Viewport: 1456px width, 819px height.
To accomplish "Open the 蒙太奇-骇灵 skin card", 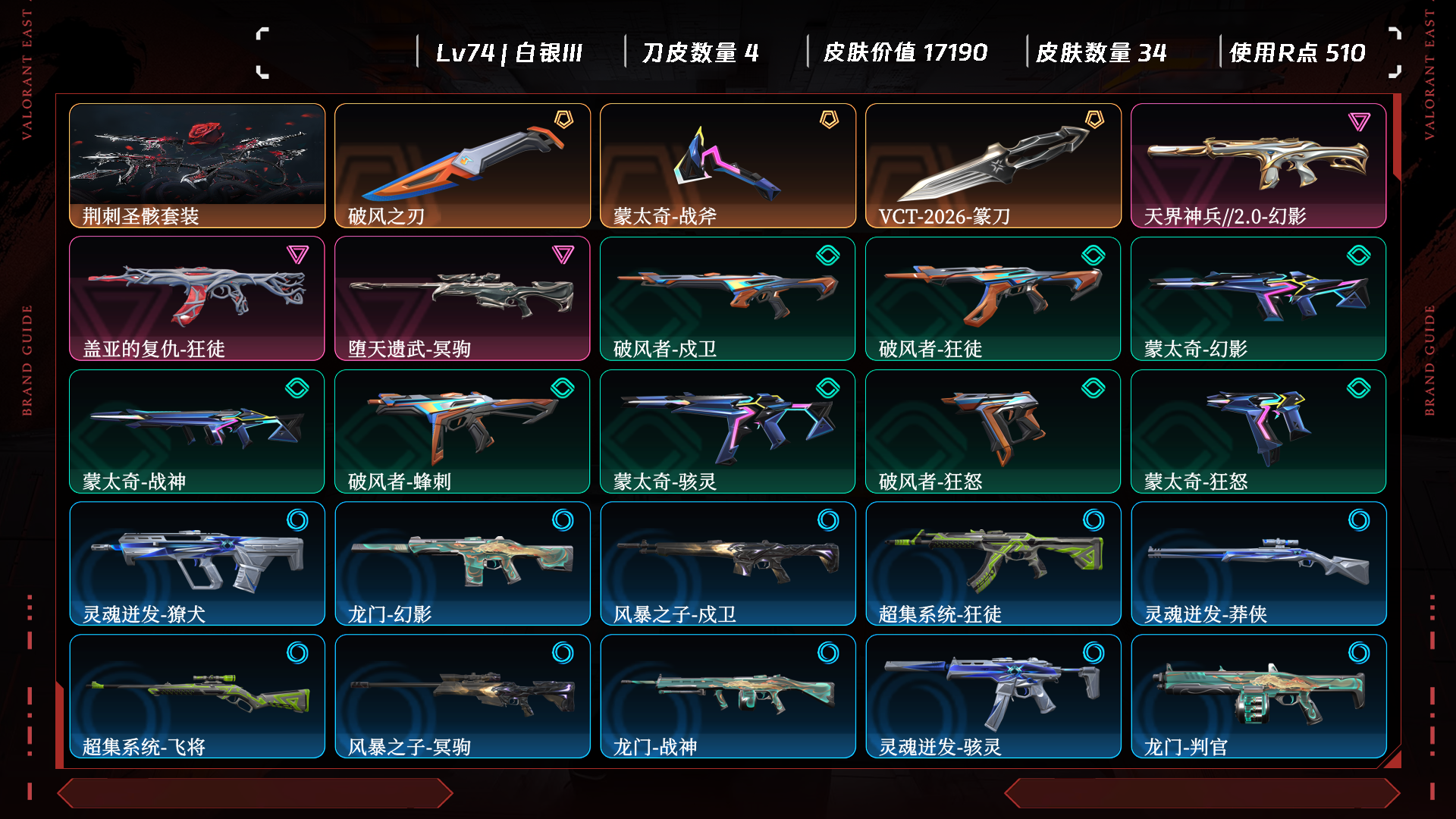I will [728, 431].
